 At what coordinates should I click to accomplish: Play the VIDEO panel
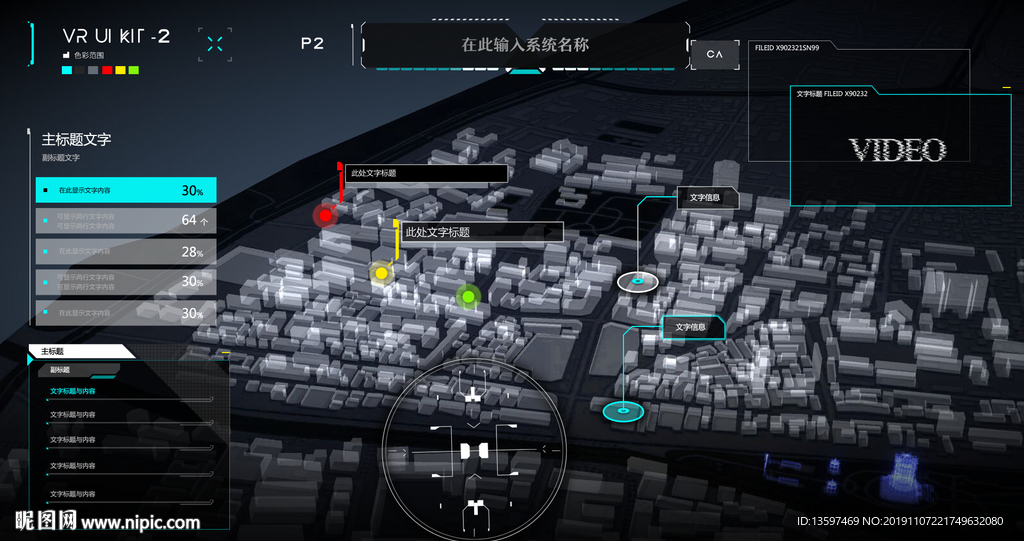(897, 150)
